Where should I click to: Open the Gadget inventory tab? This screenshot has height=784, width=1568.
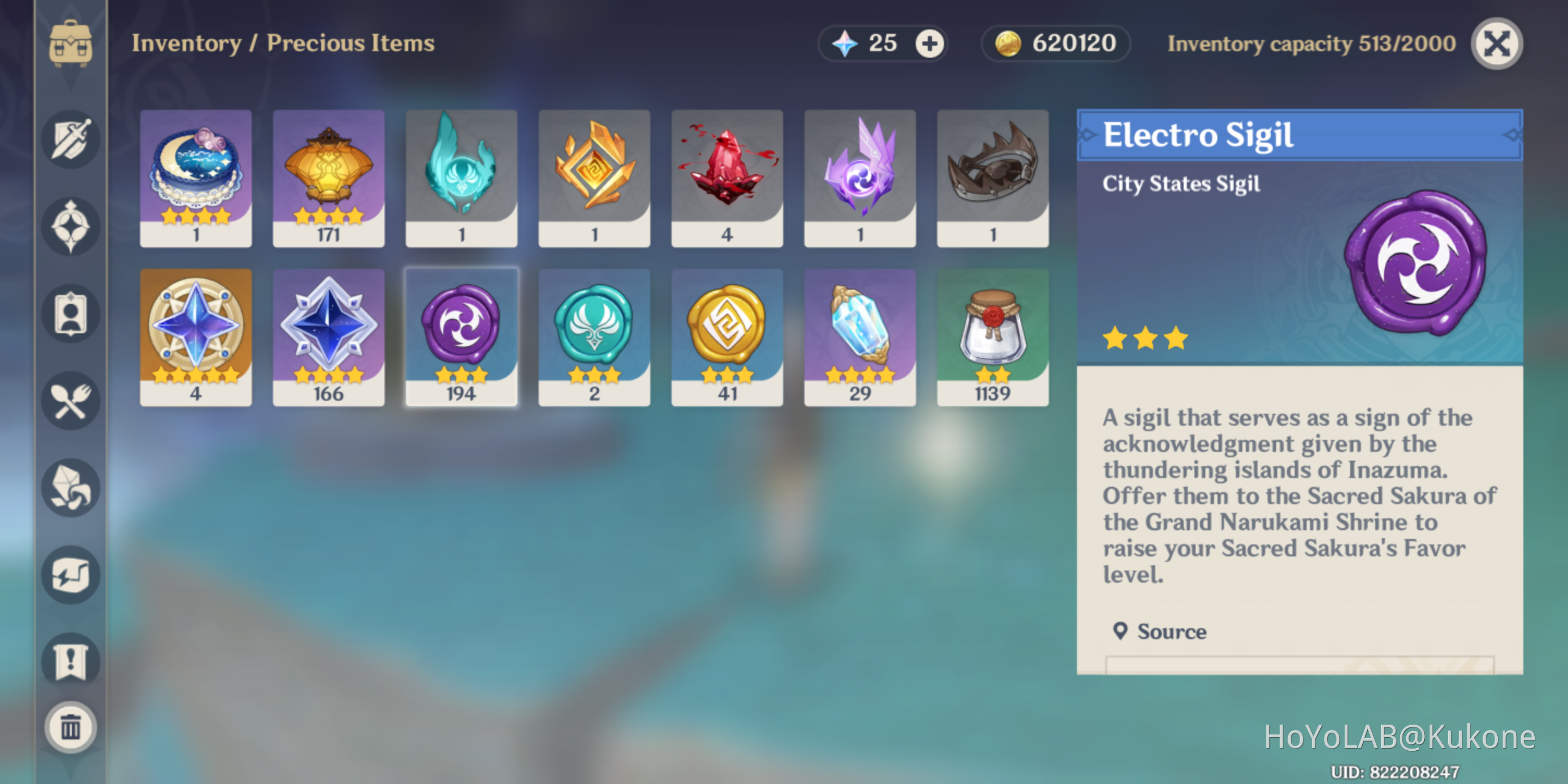coord(70,575)
